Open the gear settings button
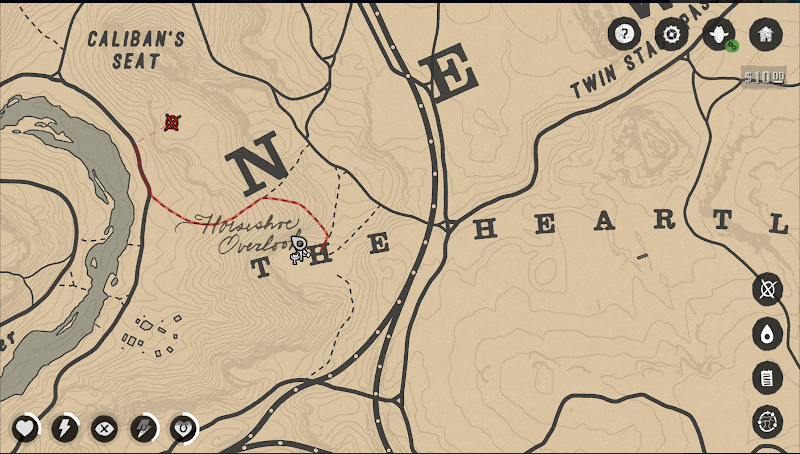The width and height of the screenshot is (800, 454). pyautogui.click(x=671, y=35)
